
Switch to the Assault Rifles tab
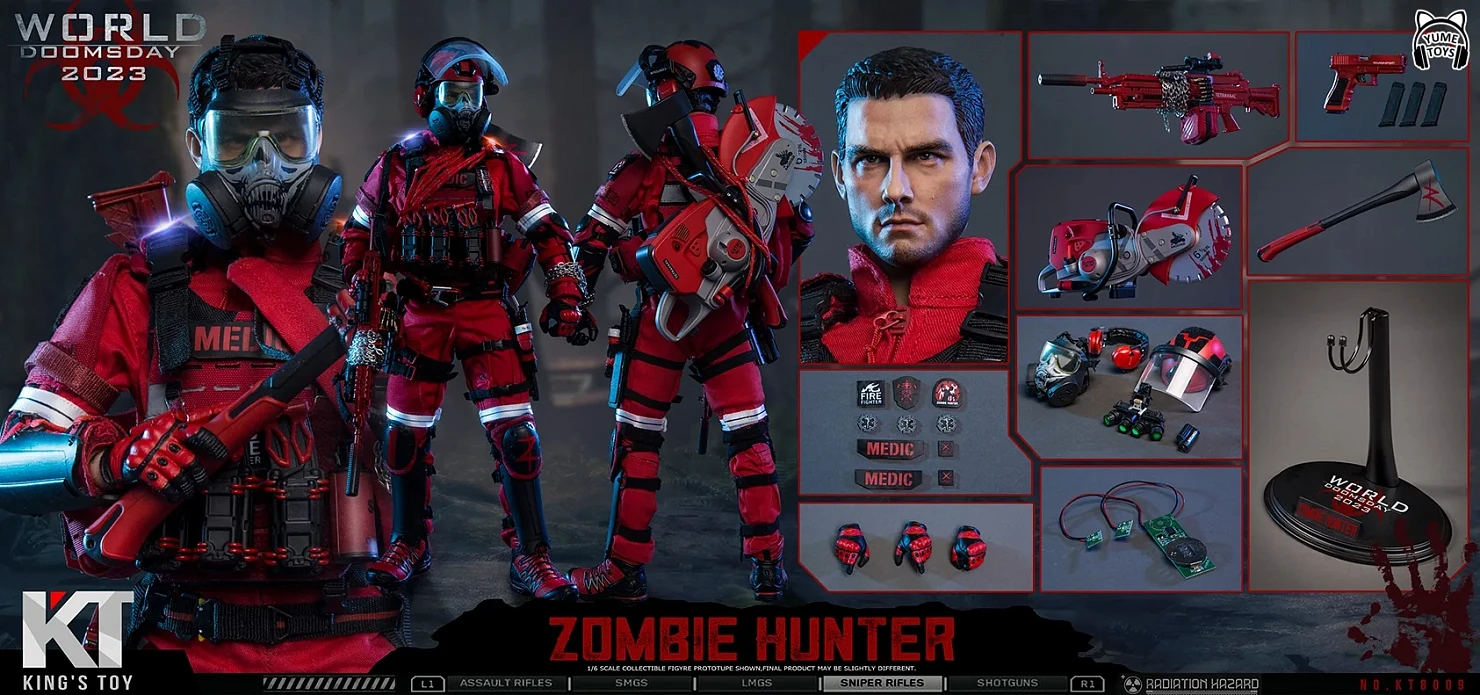pyautogui.click(x=505, y=684)
